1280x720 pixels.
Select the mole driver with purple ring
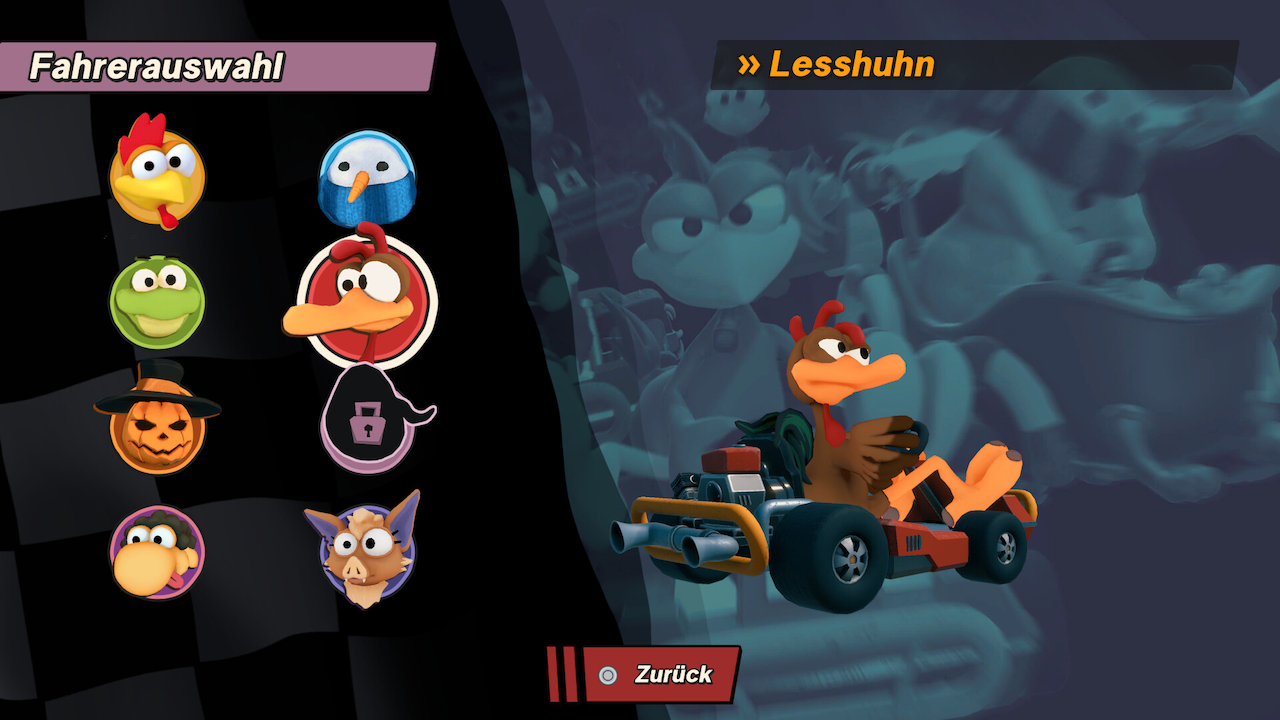click(157, 552)
